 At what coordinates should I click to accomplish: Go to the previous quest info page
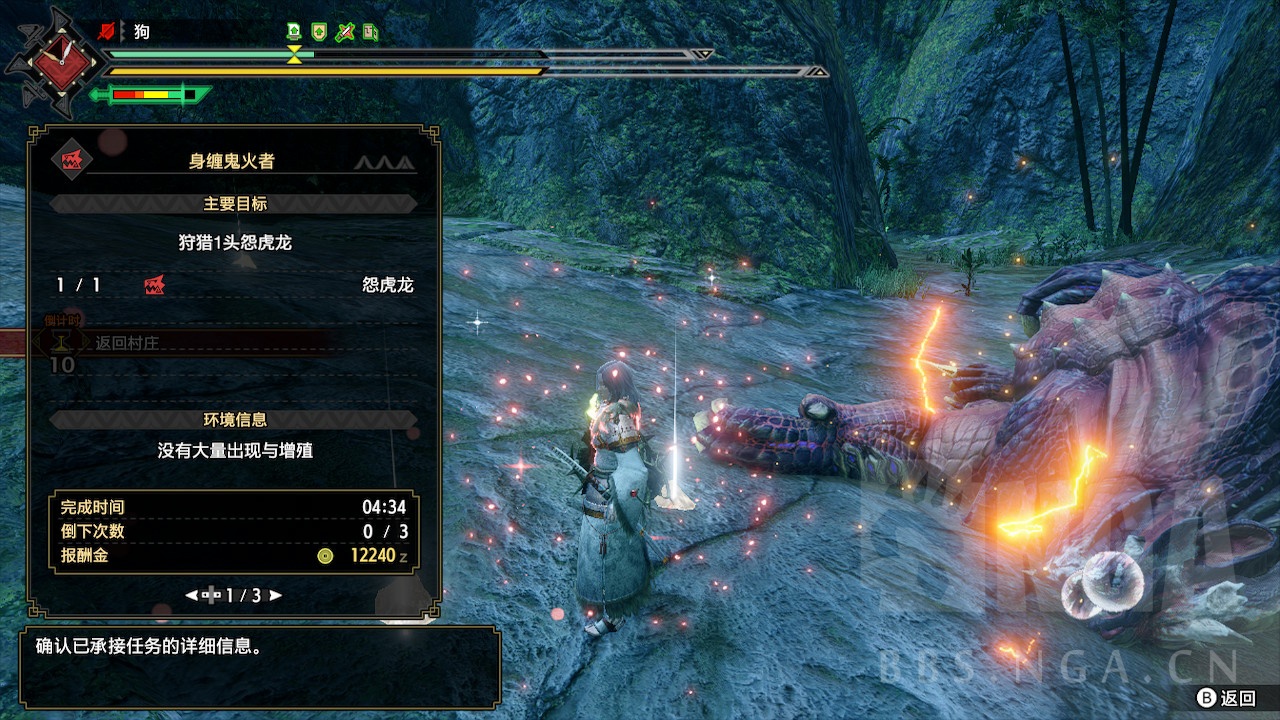[x=192, y=595]
